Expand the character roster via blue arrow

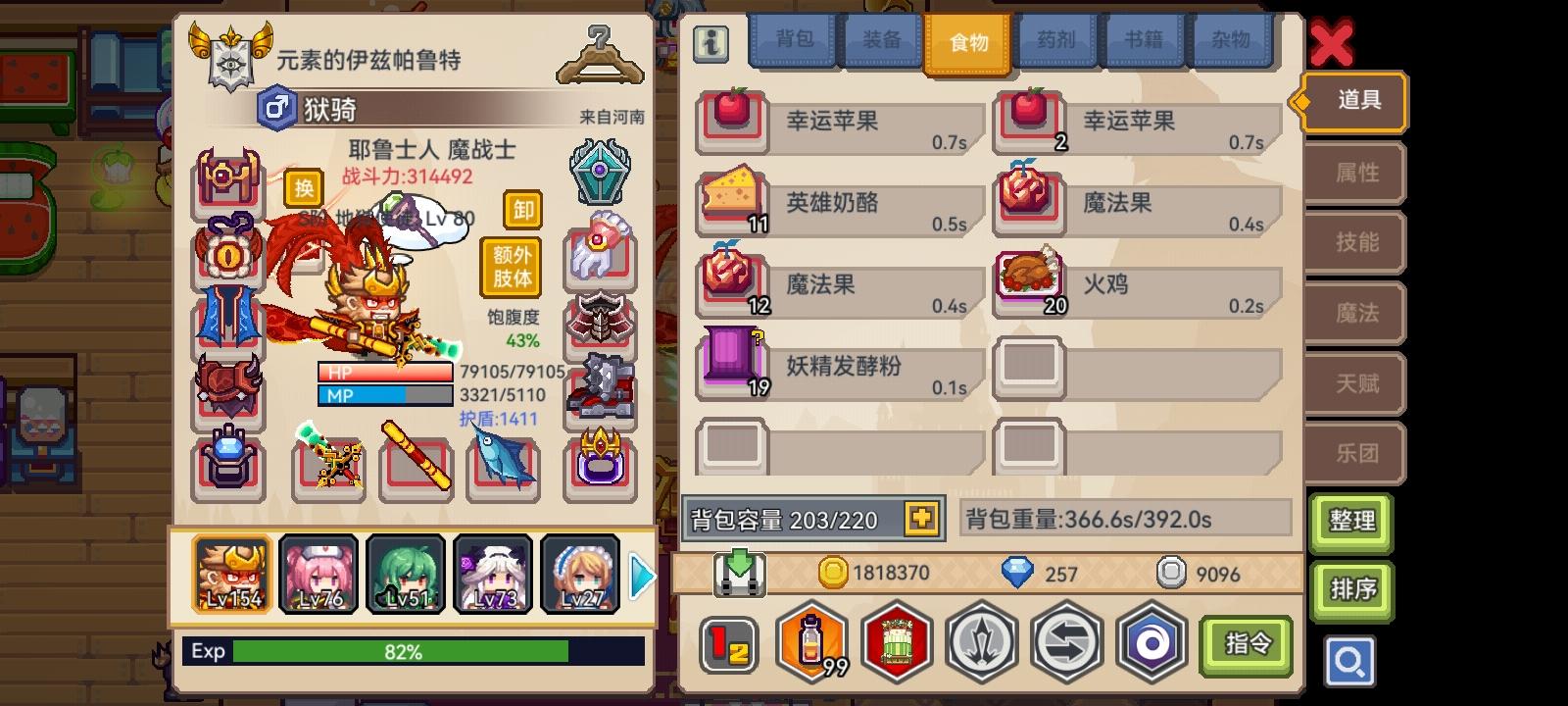coord(642,578)
